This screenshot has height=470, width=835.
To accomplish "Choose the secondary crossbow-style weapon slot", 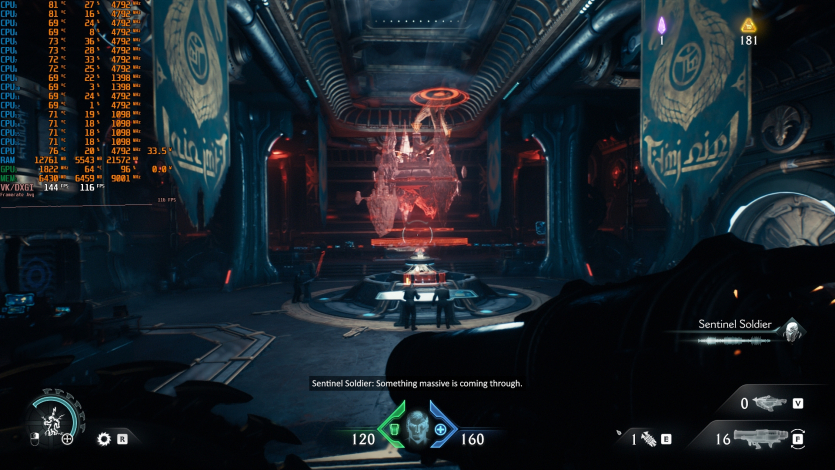I will tap(769, 403).
